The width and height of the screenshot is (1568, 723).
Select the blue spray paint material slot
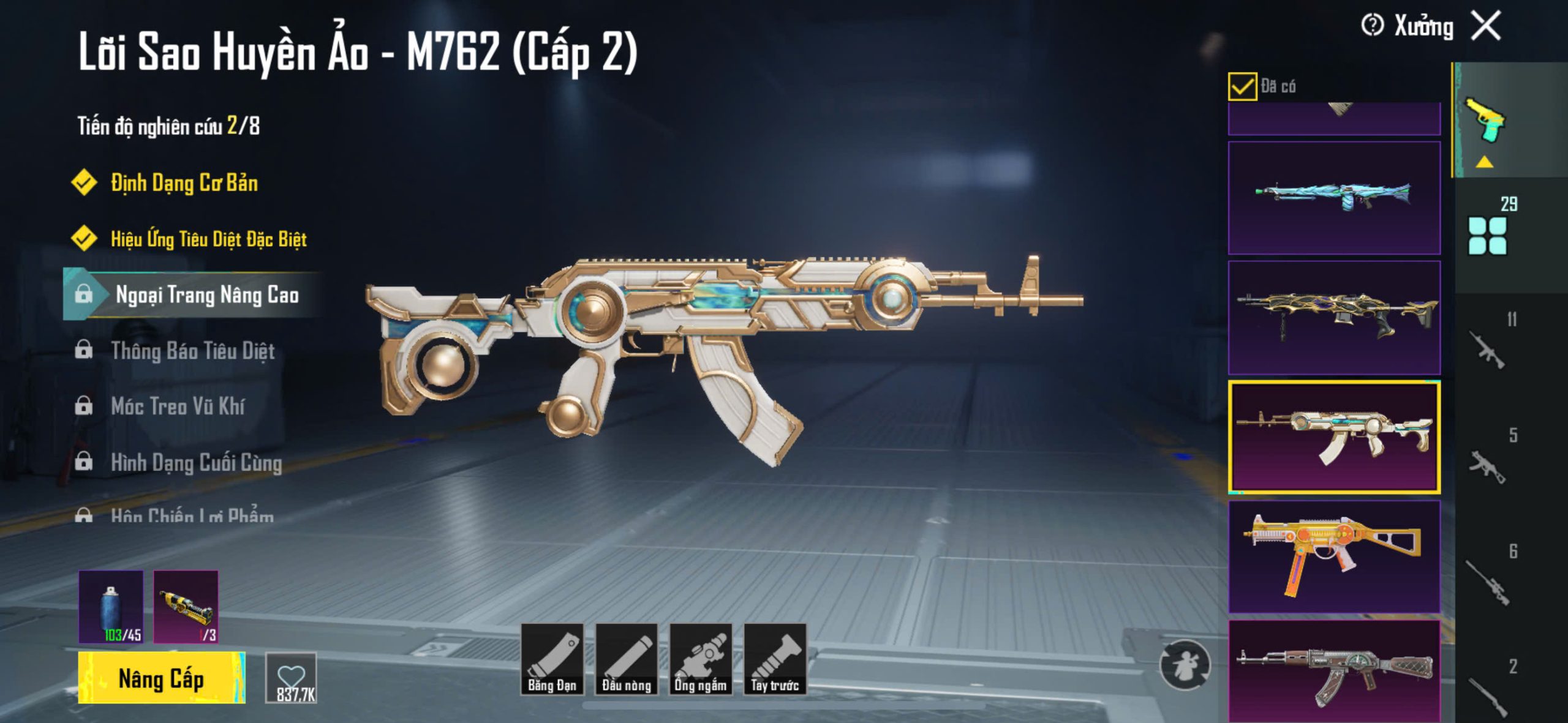point(111,606)
